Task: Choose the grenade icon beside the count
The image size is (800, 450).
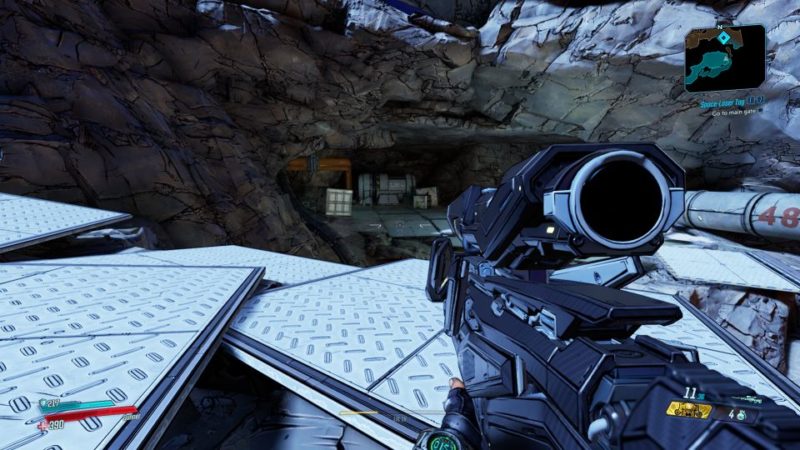Action: point(739,414)
